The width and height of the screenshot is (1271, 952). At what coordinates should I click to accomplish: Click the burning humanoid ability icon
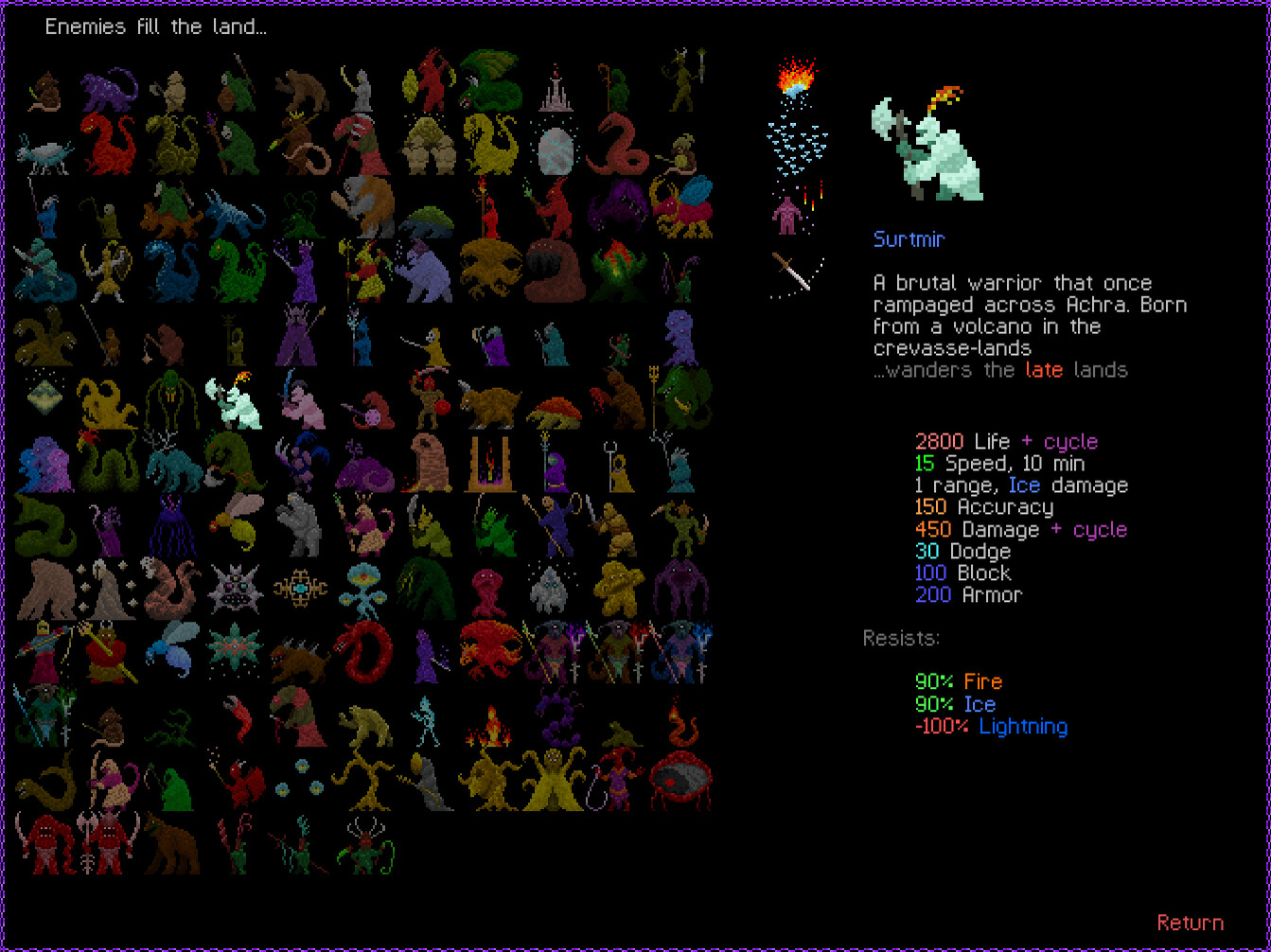[x=788, y=216]
